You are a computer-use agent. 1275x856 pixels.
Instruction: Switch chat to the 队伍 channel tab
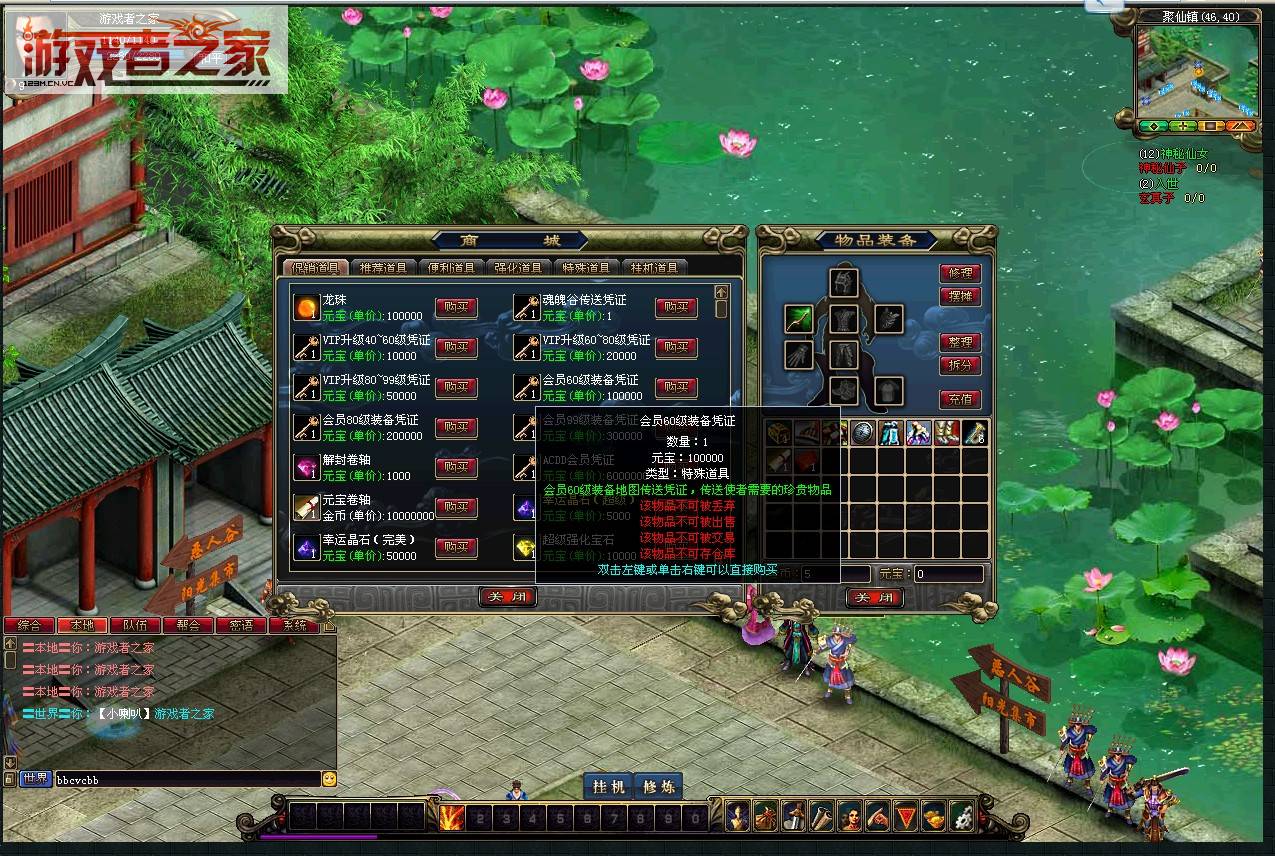point(135,625)
